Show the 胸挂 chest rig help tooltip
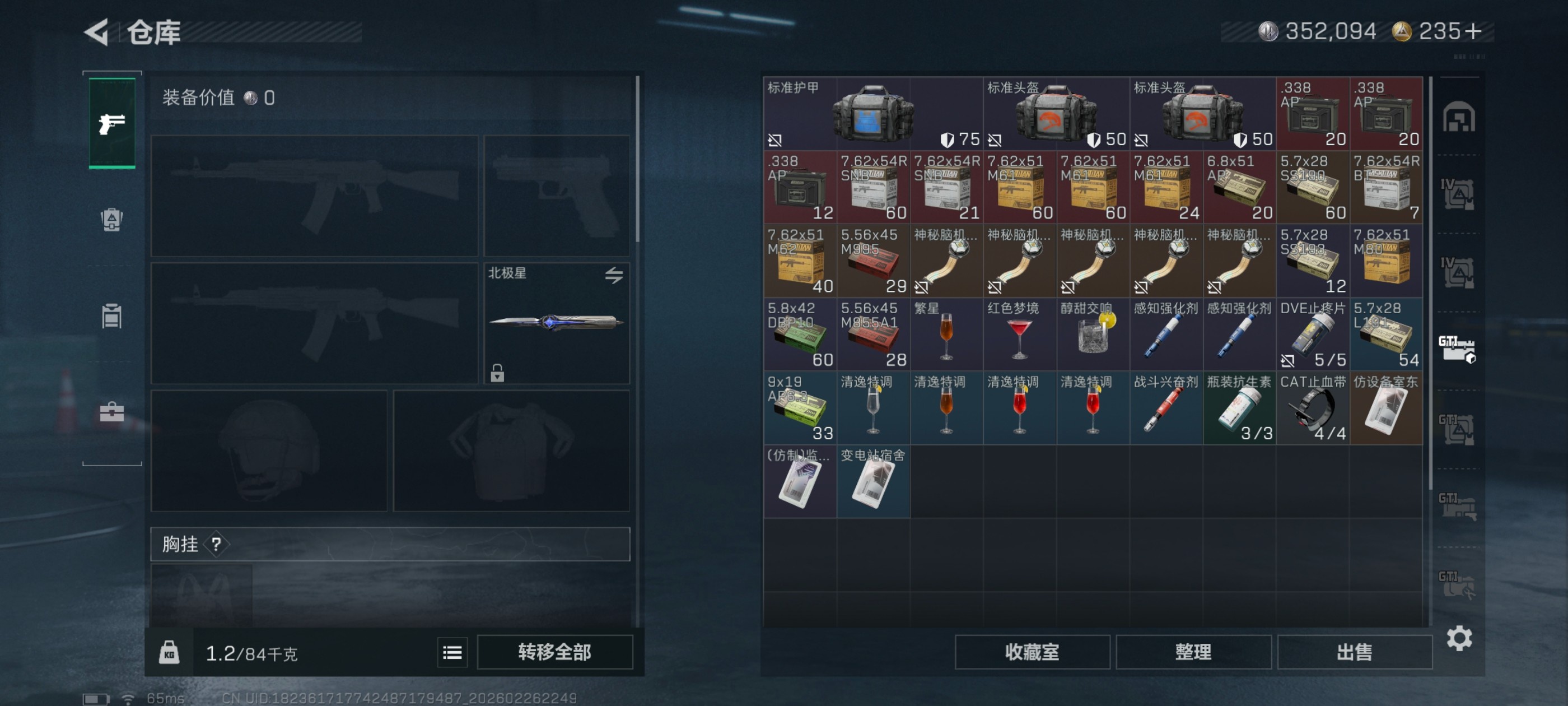 216,544
